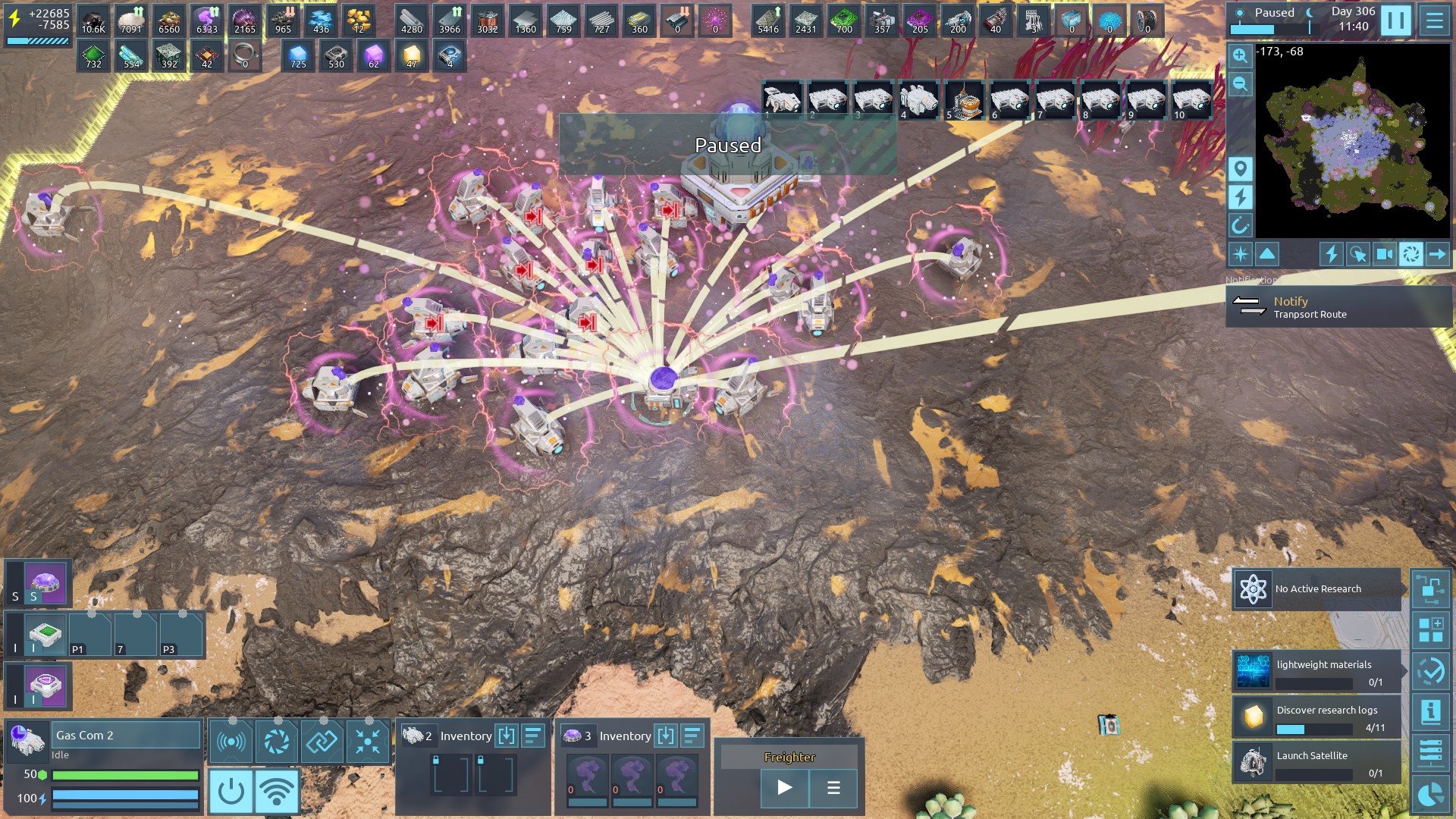The width and height of the screenshot is (1456, 819).
Task: Open the Freighter list menu
Action: pyautogui.click(x=833, y=788)
